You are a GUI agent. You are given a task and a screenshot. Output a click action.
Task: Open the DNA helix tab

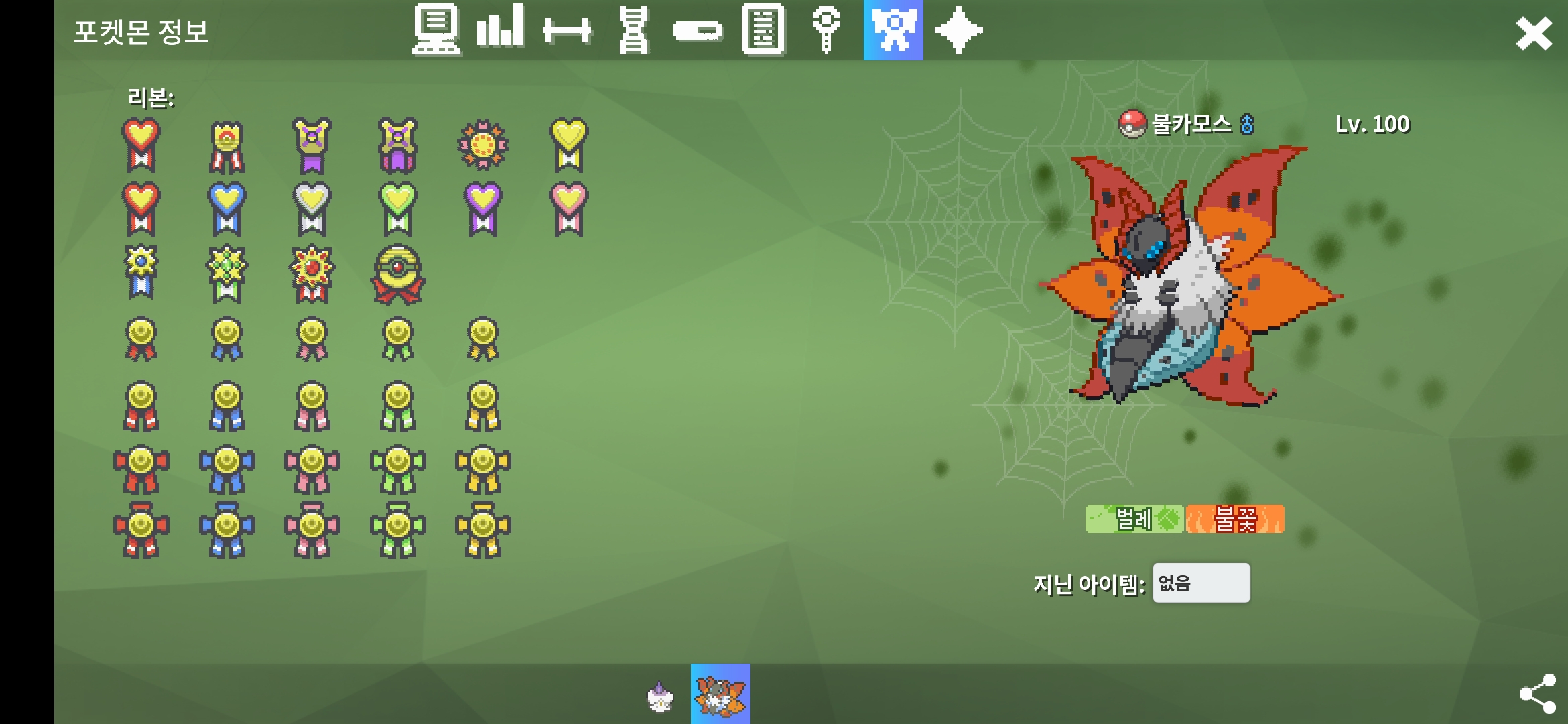pyautogui.click(x=633, y=30)
